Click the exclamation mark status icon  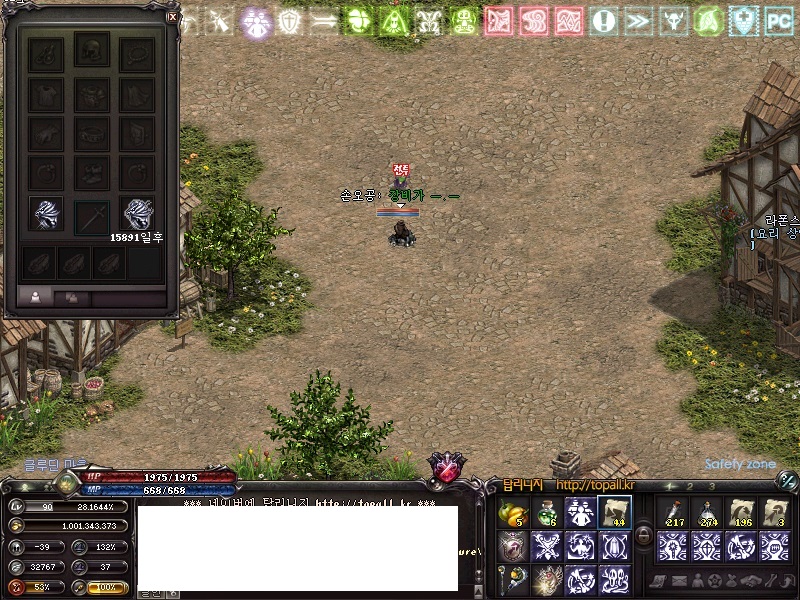(x=603, y=21)
